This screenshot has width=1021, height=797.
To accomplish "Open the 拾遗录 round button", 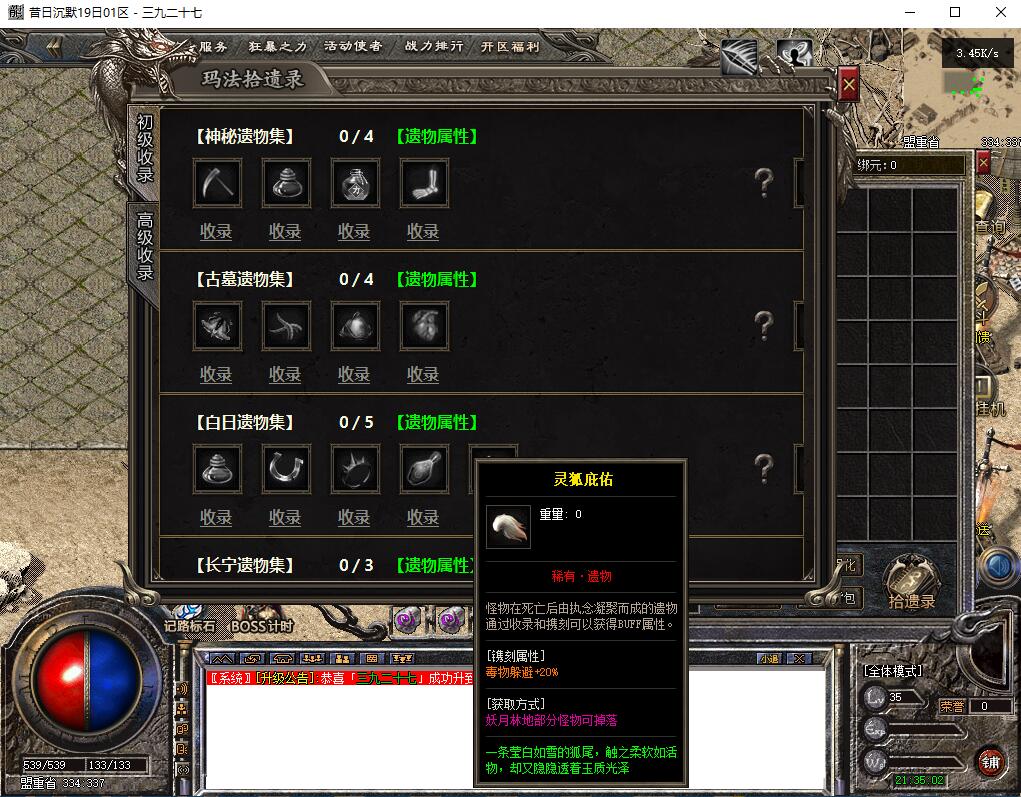I will point(910,580).
